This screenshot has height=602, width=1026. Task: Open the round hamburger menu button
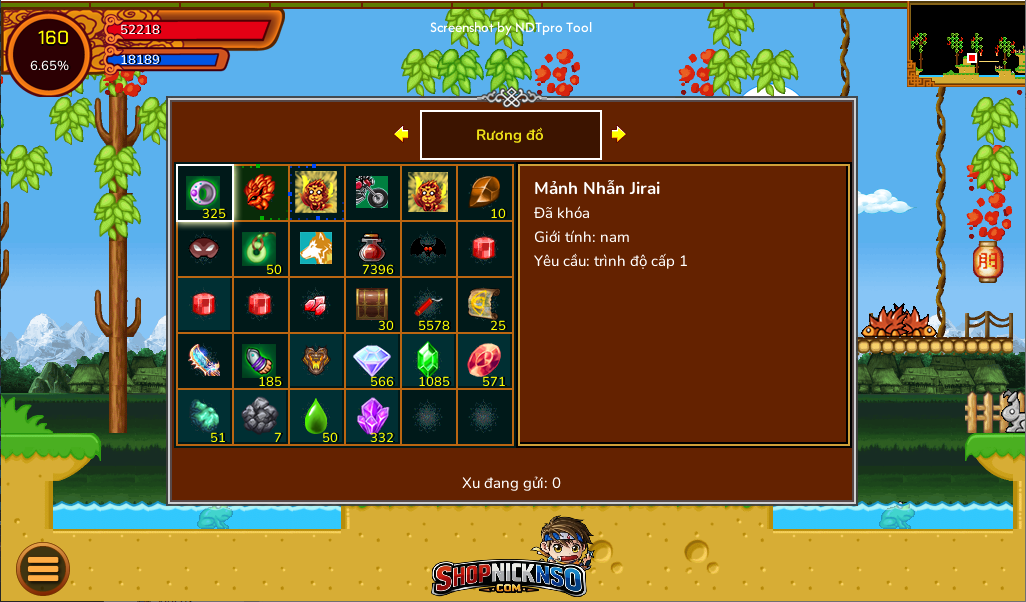coord(43,569)
